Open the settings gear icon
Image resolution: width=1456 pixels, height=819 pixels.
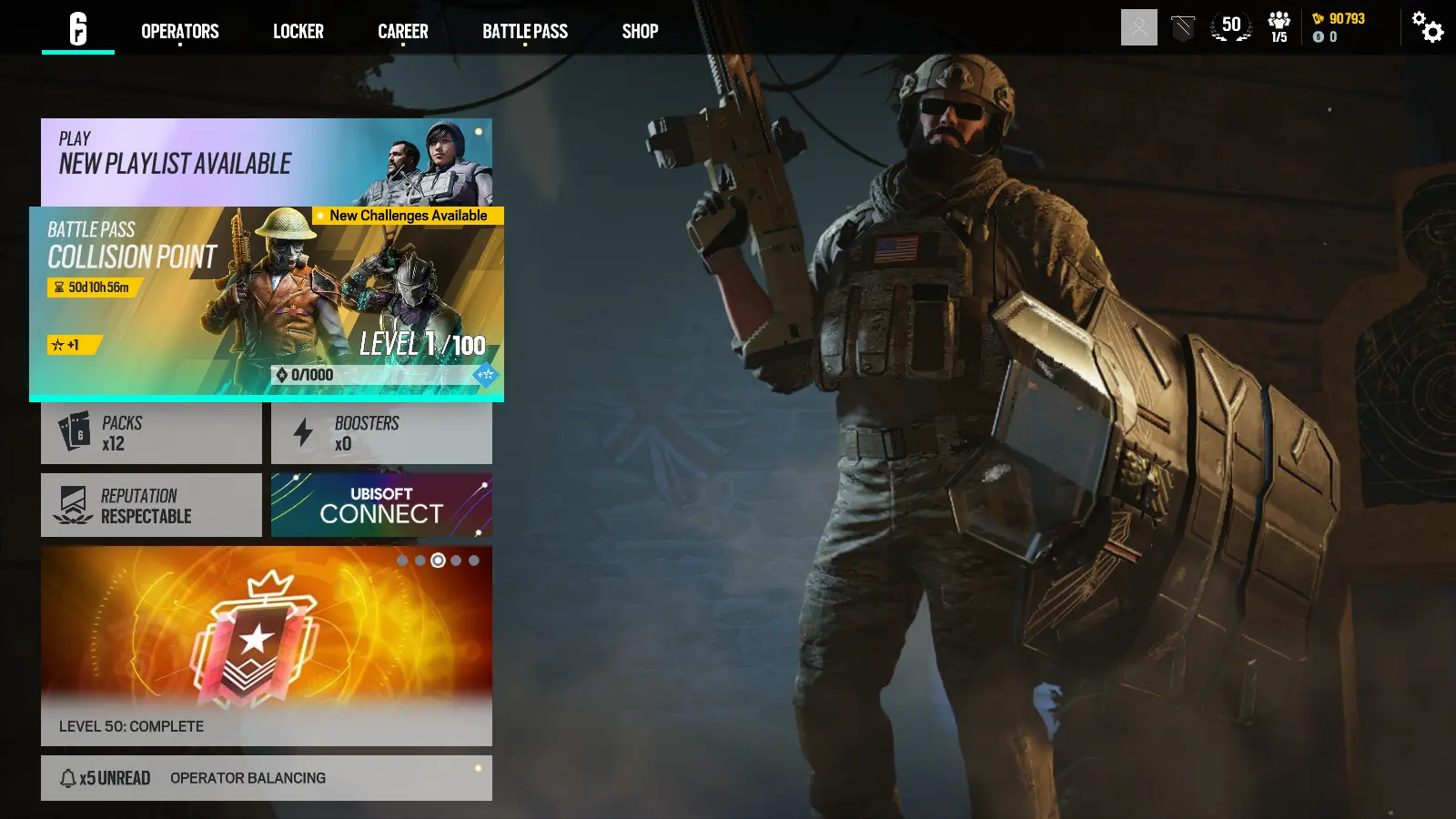(x=1427, y=27)
